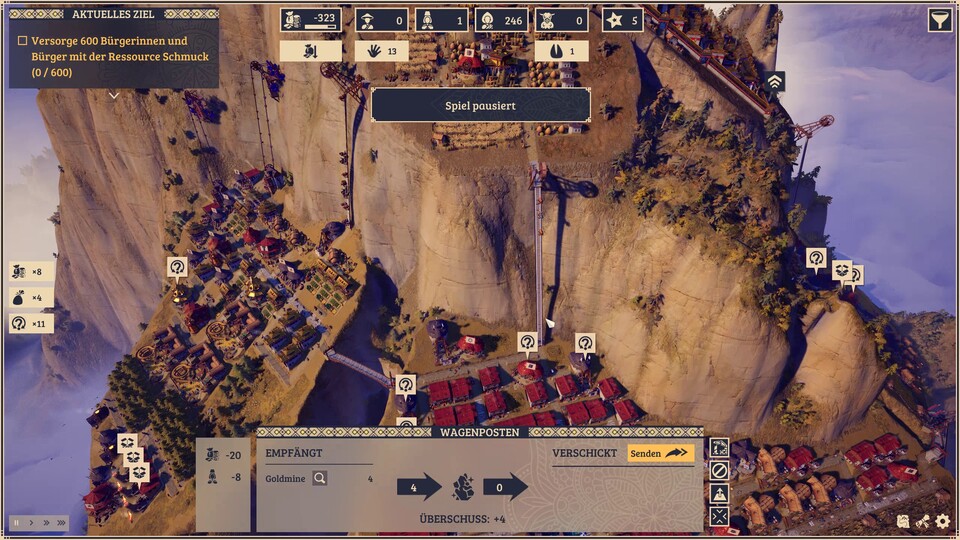Image resolution: width=960 pixels, height=540 pixels.
Task: Set game speed to normal play
Action: pyautogui.click(x=31, y=523)
